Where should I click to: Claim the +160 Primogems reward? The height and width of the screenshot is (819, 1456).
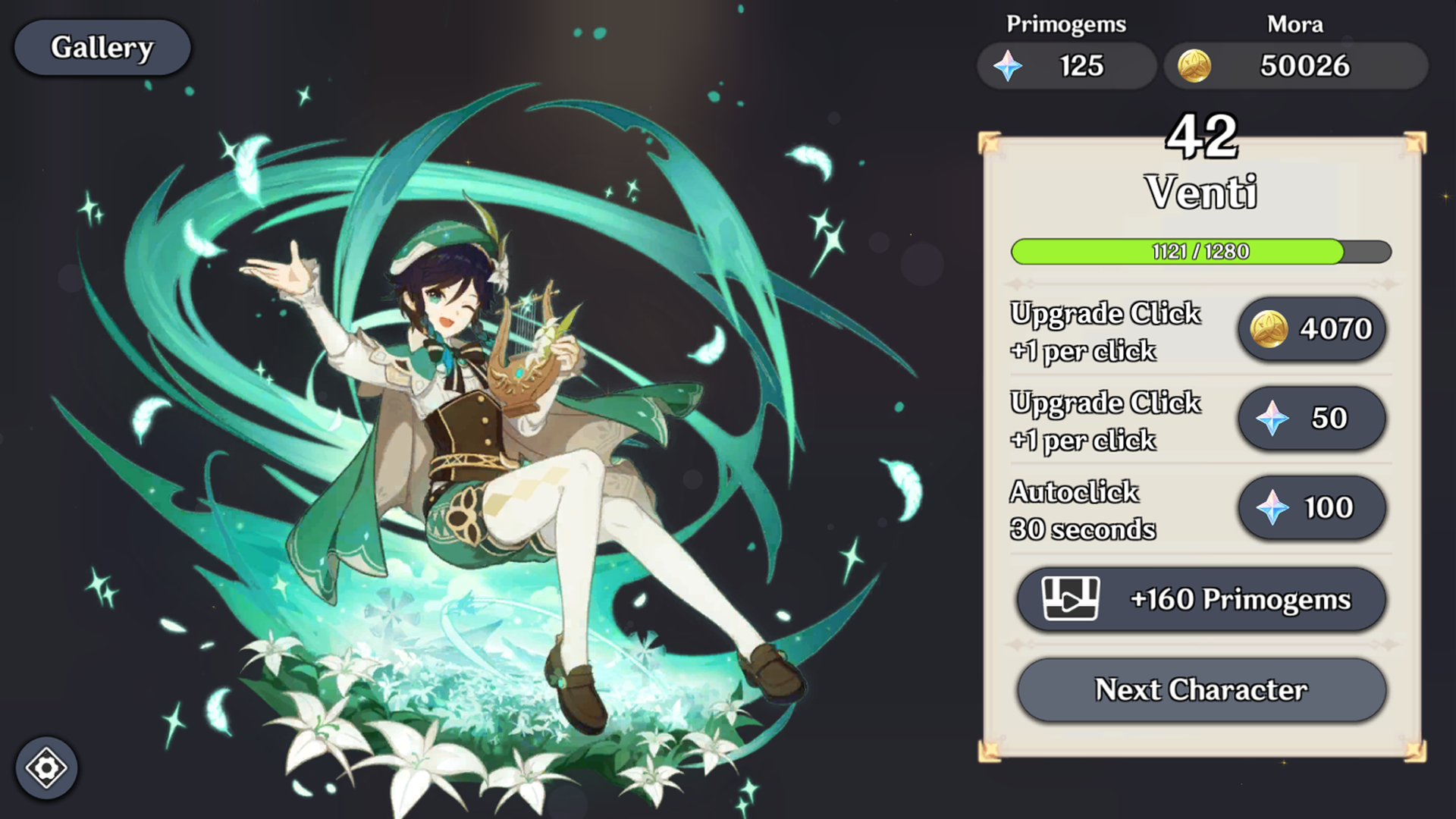(x=1201, y=599)
